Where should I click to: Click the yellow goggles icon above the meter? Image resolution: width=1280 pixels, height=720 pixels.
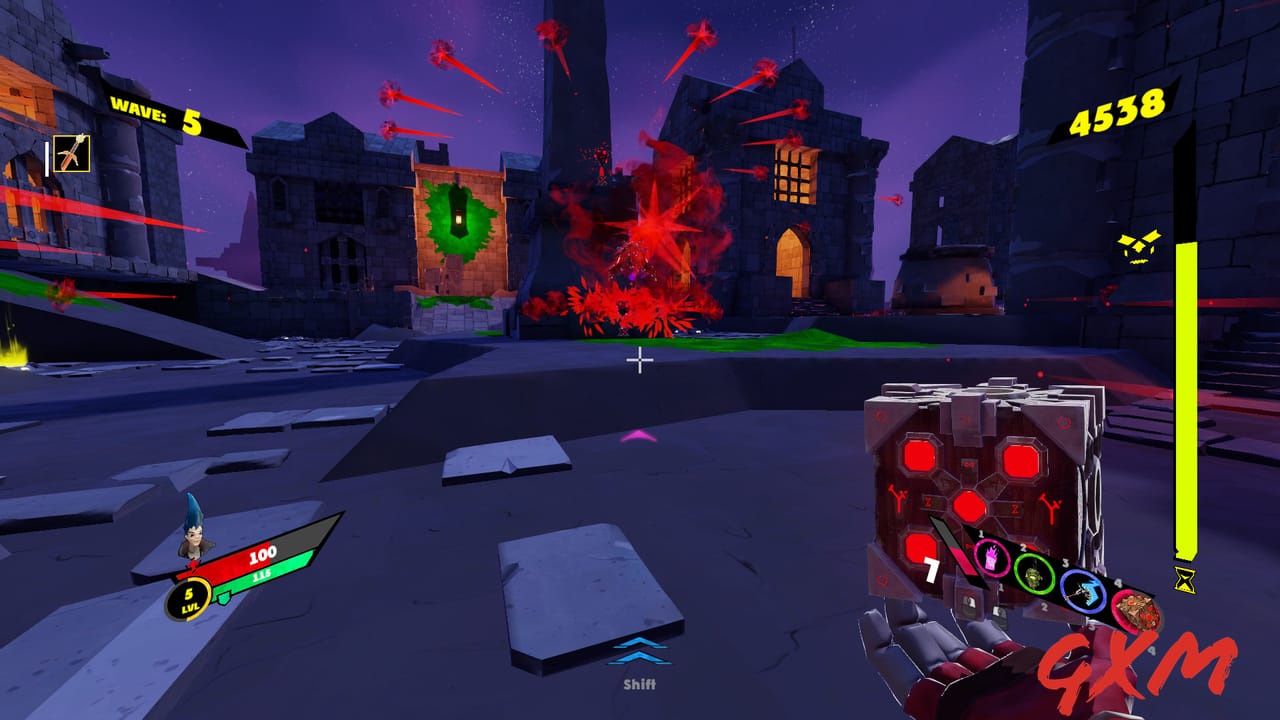(x=1140, y=245)
